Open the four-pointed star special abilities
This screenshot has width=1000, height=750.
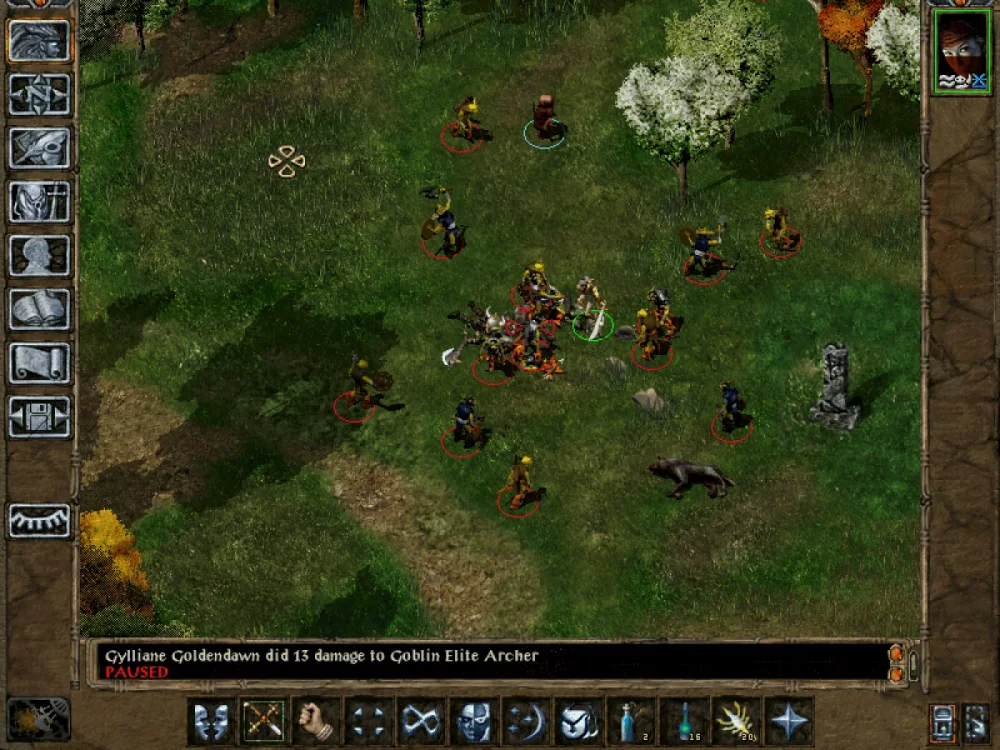[x=789, y=721]
